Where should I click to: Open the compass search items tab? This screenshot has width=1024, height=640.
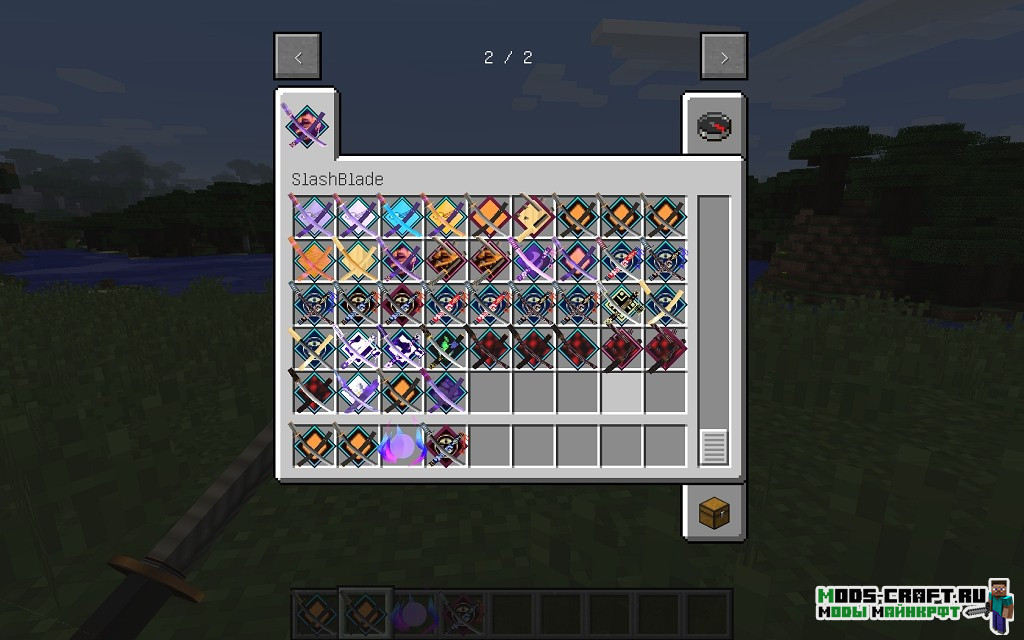click(714, 126)
